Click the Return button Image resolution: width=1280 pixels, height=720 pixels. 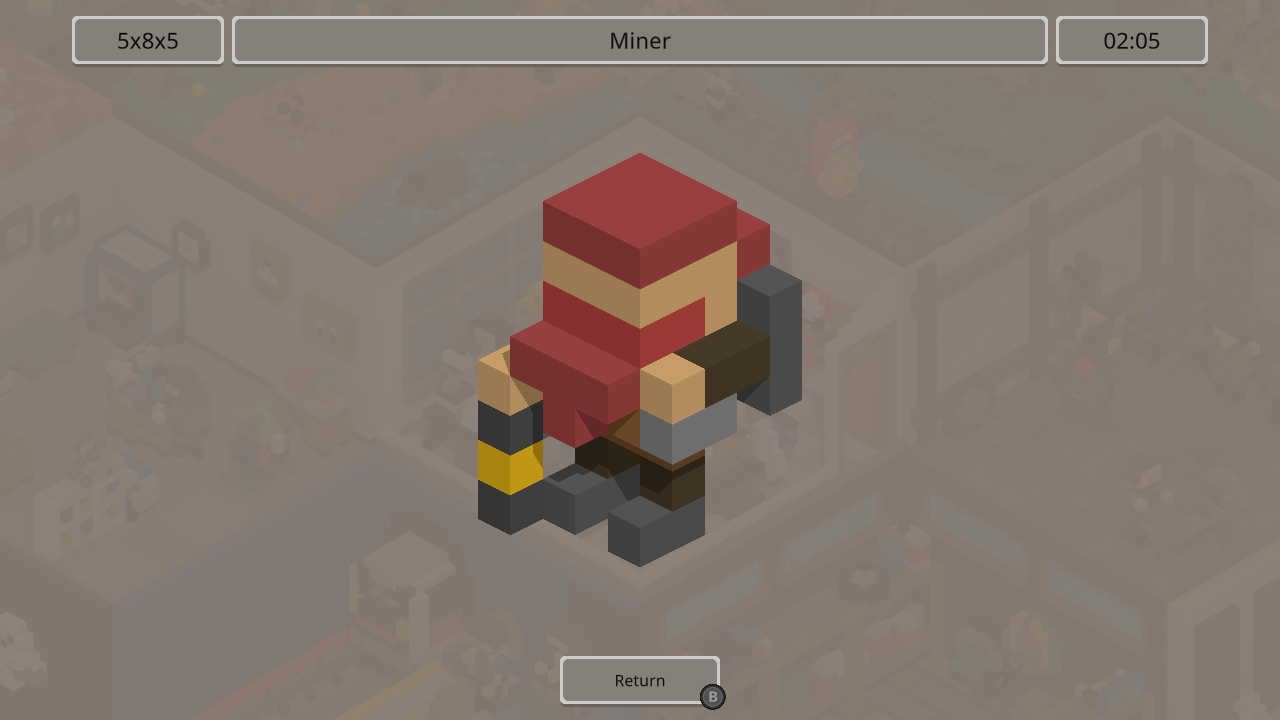pyautogui.click(x=640, y=680)
